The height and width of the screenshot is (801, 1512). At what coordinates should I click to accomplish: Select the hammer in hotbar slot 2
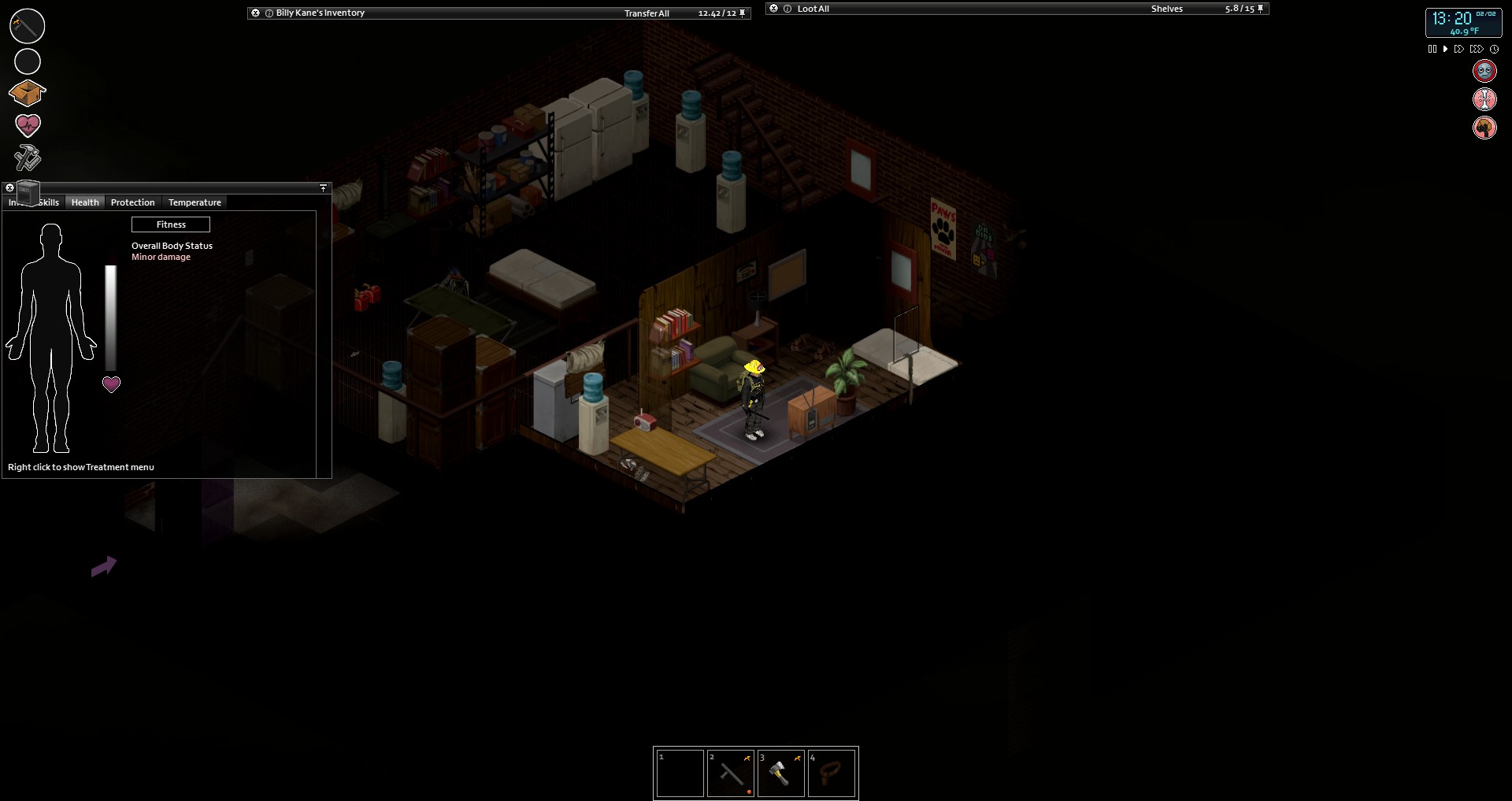730,773
